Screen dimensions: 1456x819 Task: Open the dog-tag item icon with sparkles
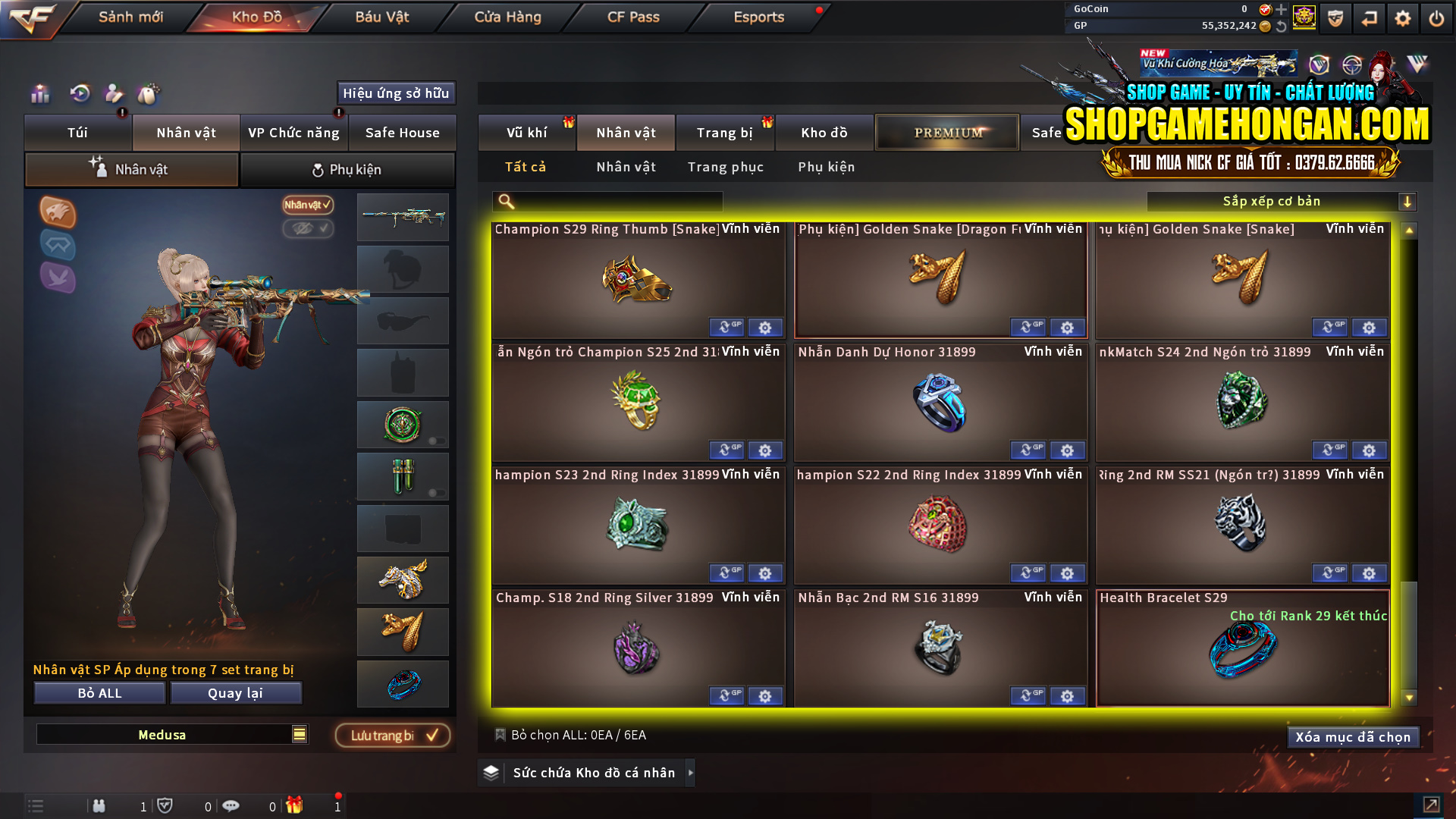(x=149, y=94)
